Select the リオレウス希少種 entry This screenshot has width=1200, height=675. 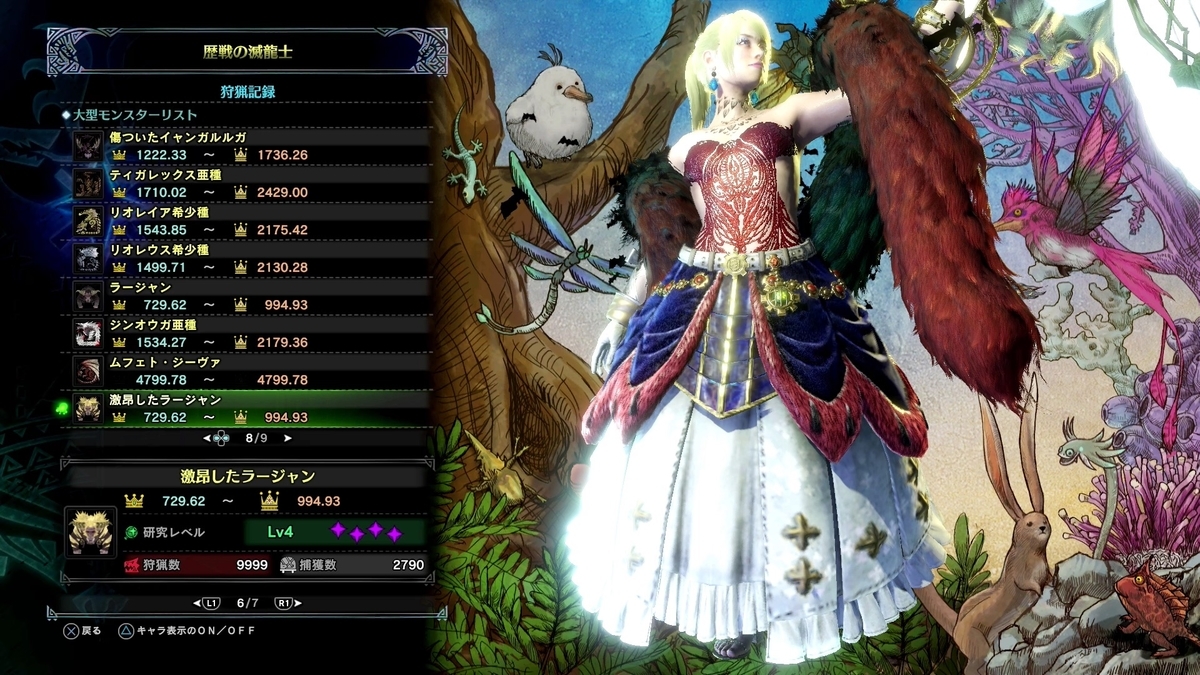coord(250,258)
